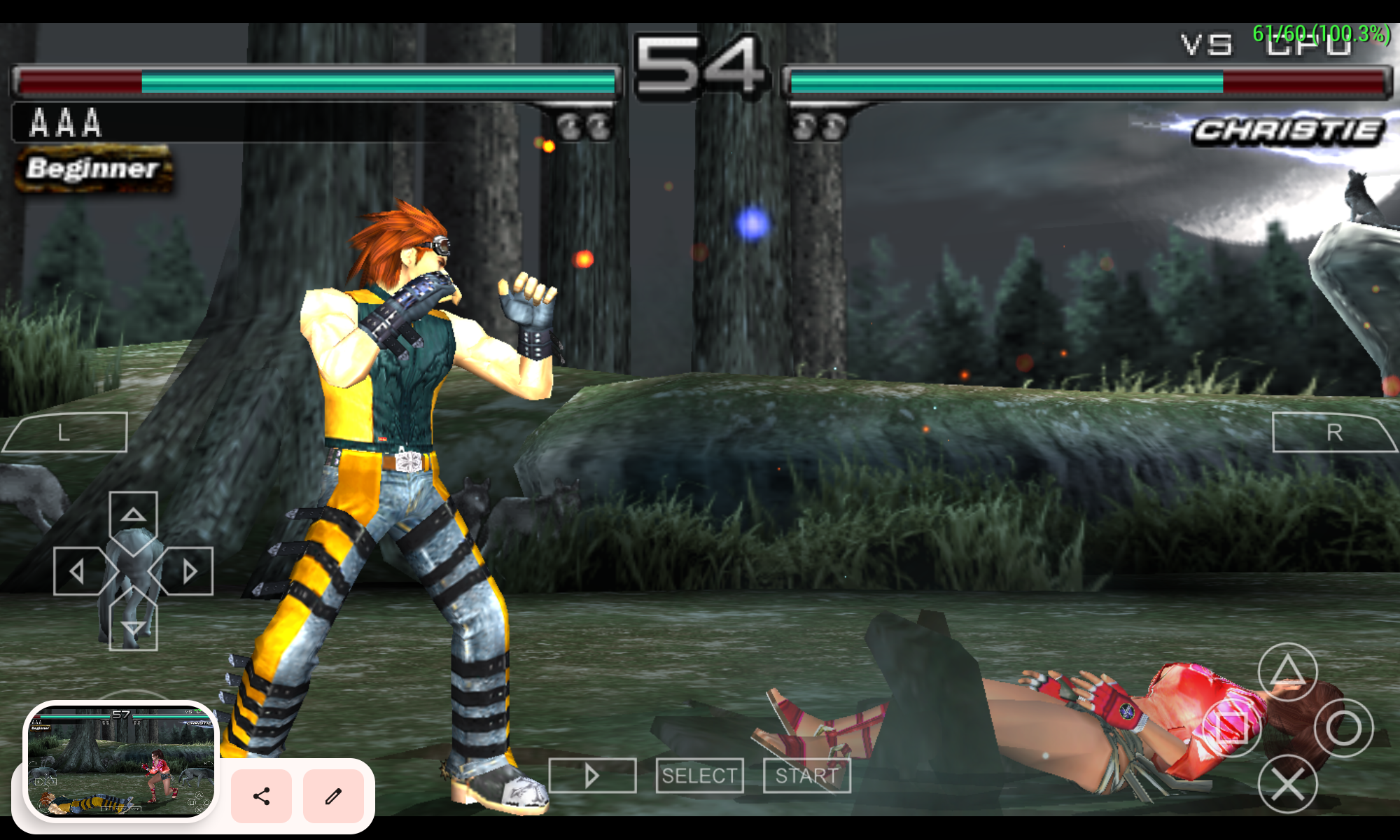
Task: Hit the on-screen Cross button
Action: 1287,784
